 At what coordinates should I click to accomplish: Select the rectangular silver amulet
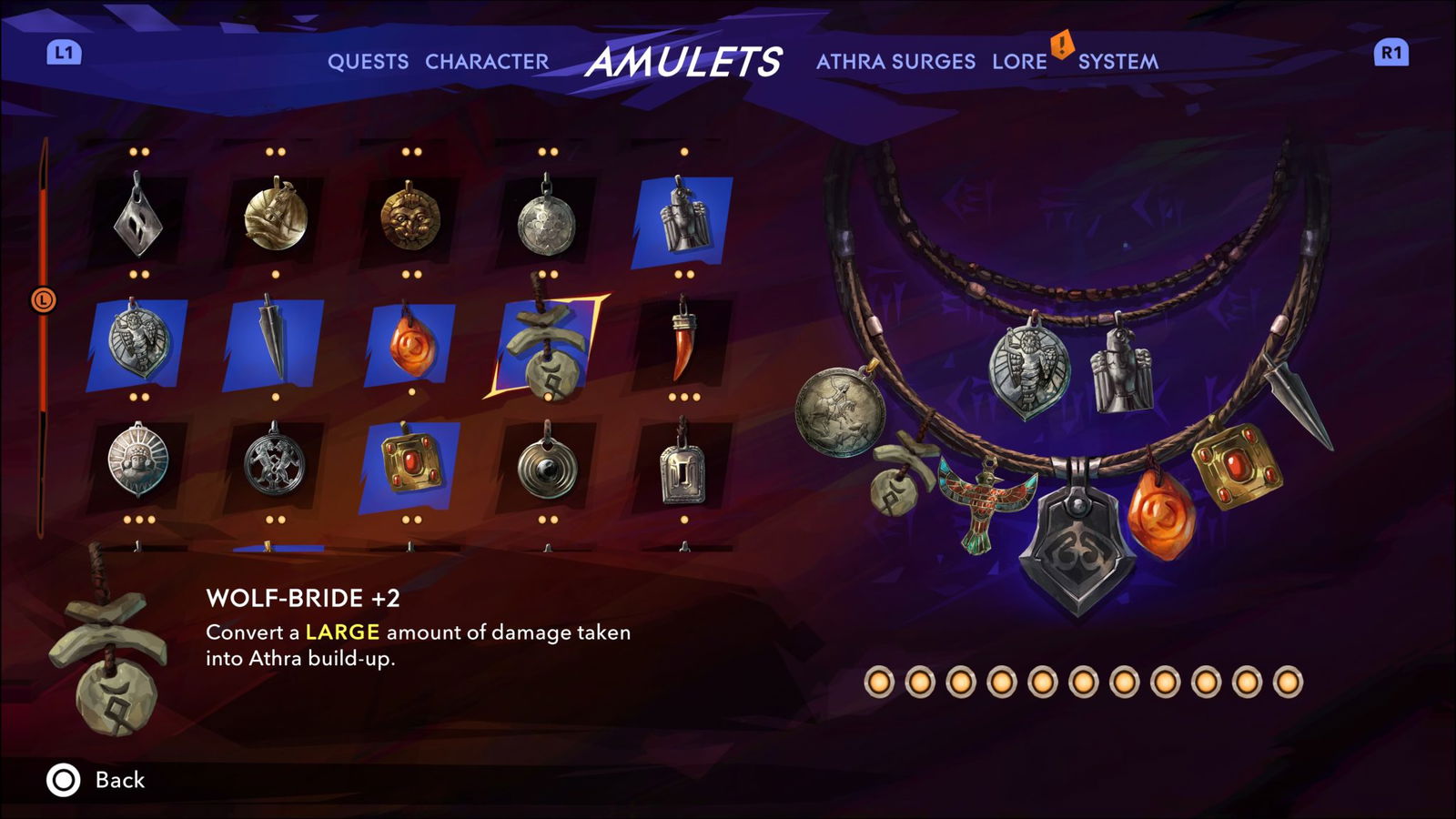click(681, 471)
